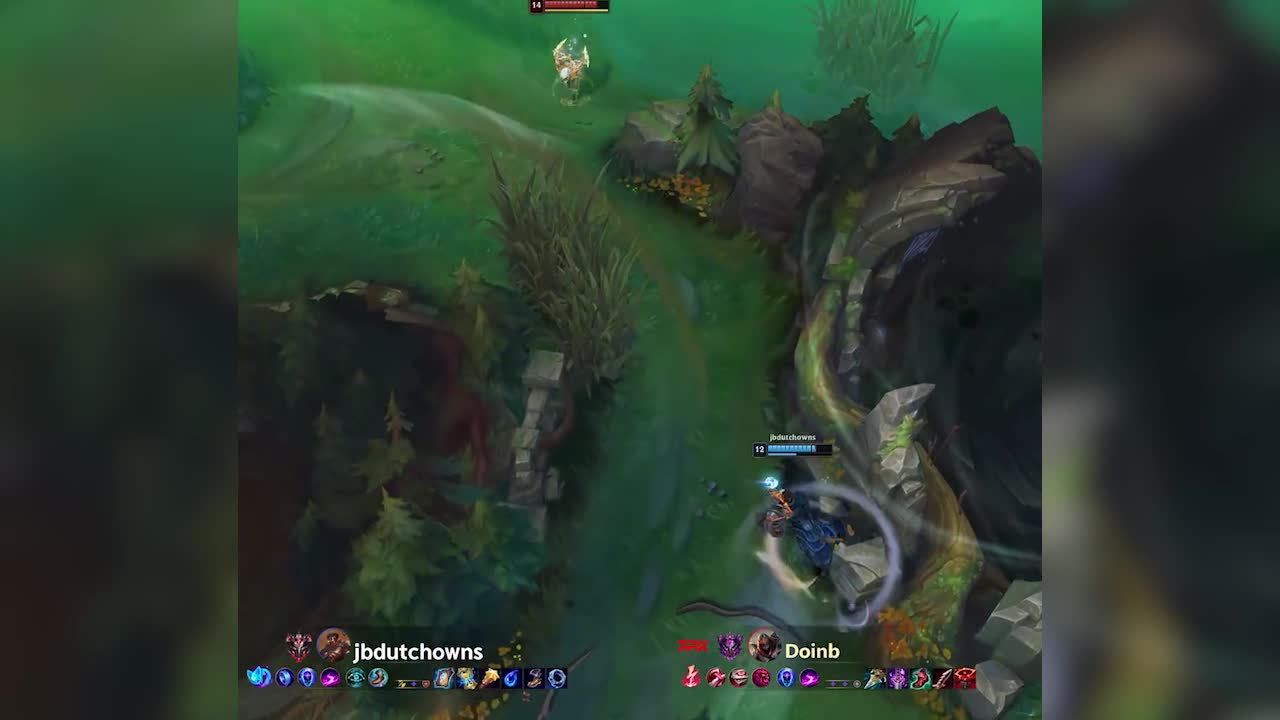Click the red FPX team logo
Viewport: 1280px width, 720px height.
[692, 647]
